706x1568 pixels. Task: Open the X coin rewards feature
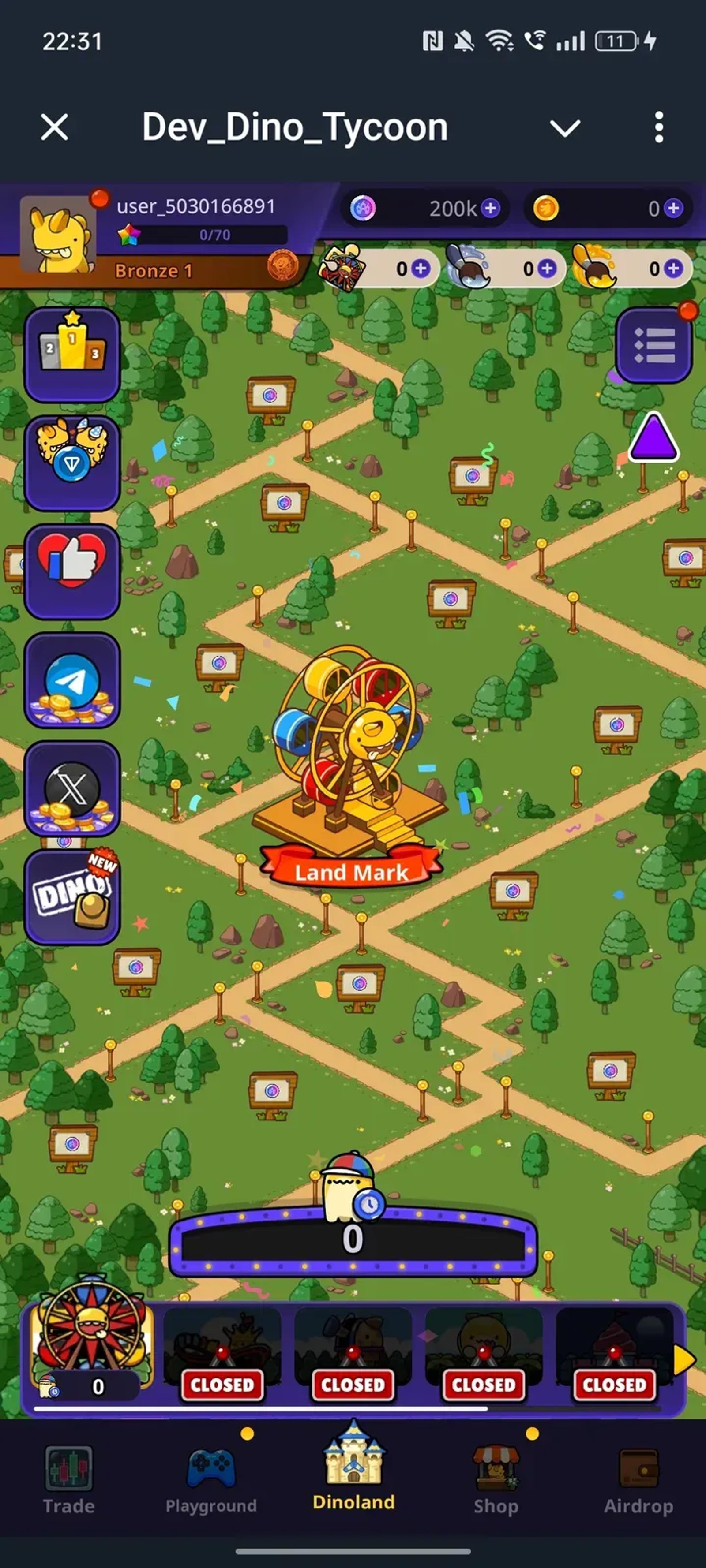click(x=71, y=788)
